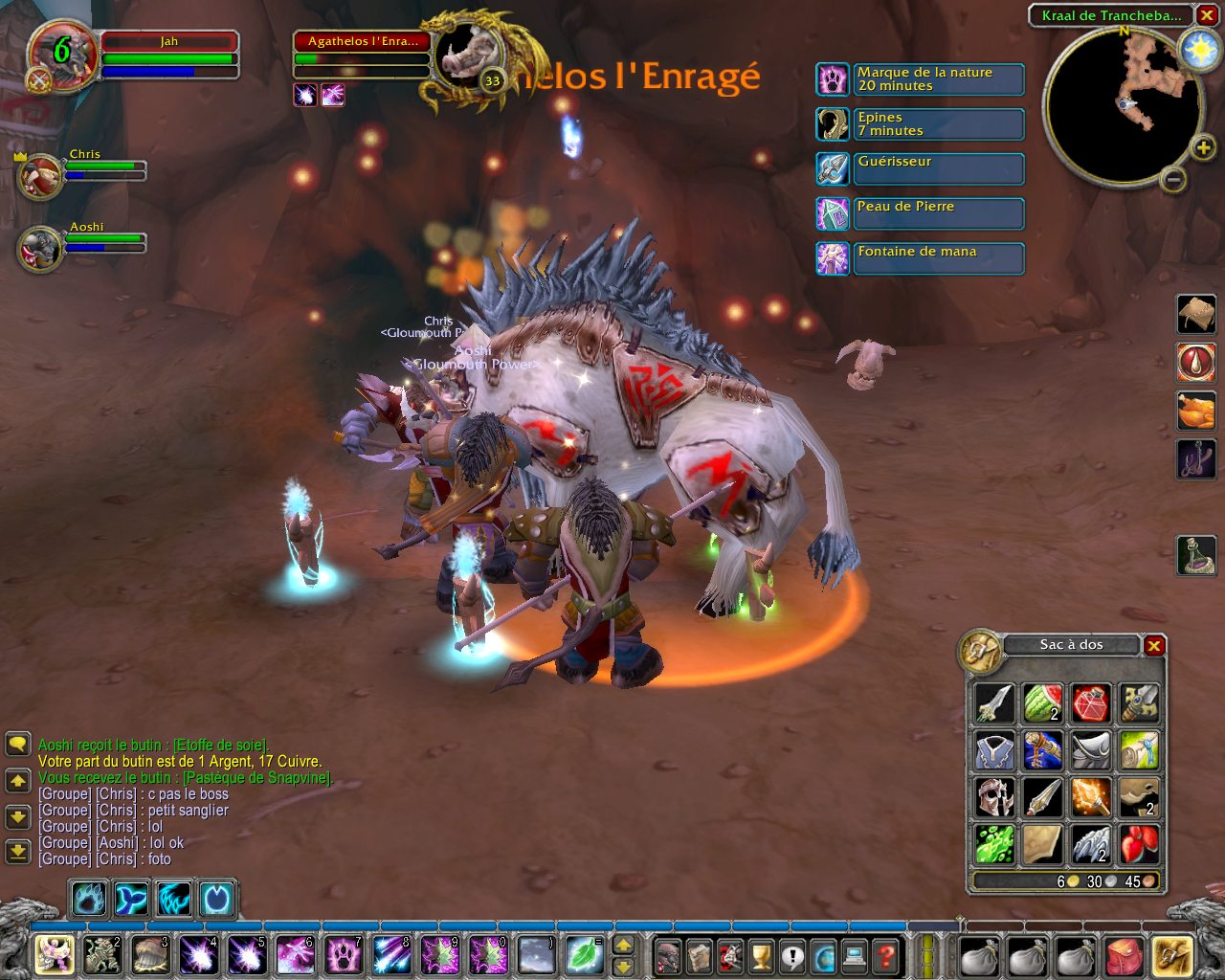Use the scroll with blue ribbon in the bag
This screenshot has width=1225, height=980.
pyautogui.click(x=1138, y=750)
